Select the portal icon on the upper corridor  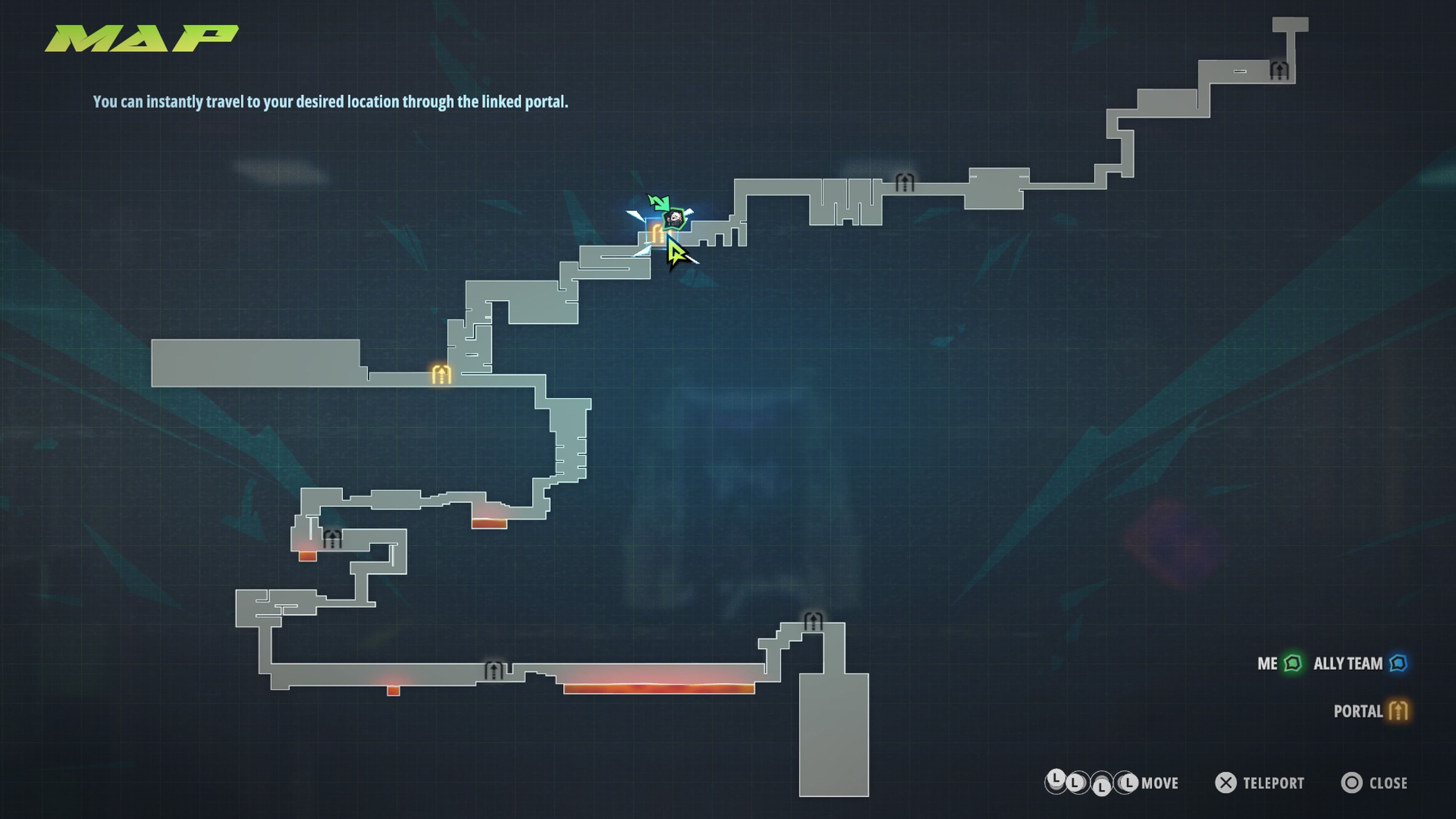tap(904, 182)
